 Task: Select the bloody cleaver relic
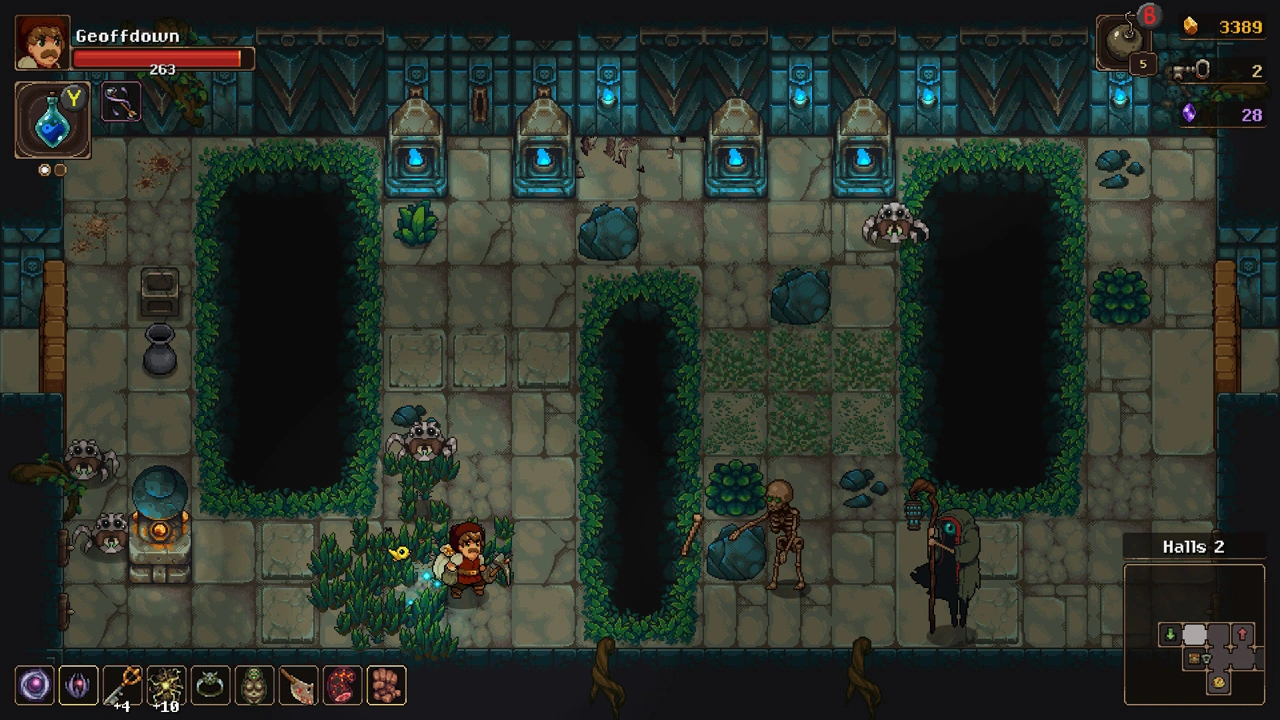point(298,685)
